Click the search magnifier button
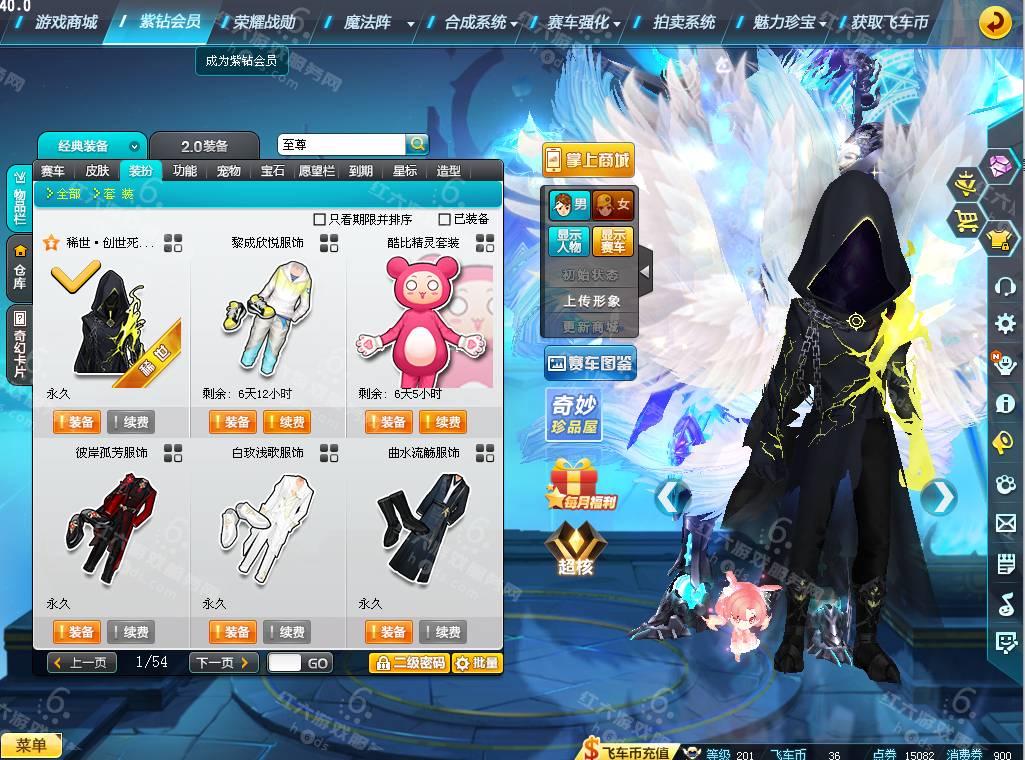1025x760 pixels. [x=417, y=145]
